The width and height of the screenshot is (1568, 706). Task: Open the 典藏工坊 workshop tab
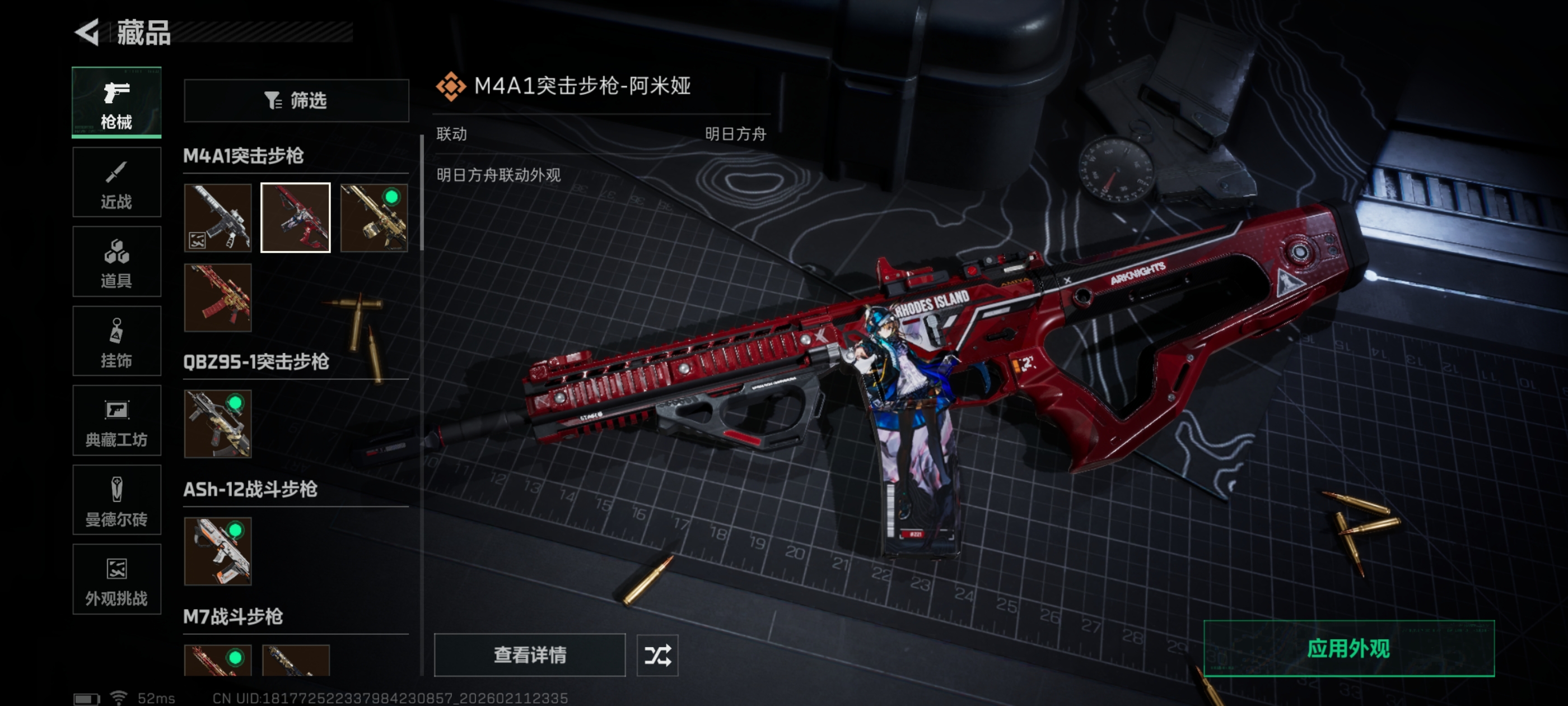116,420
